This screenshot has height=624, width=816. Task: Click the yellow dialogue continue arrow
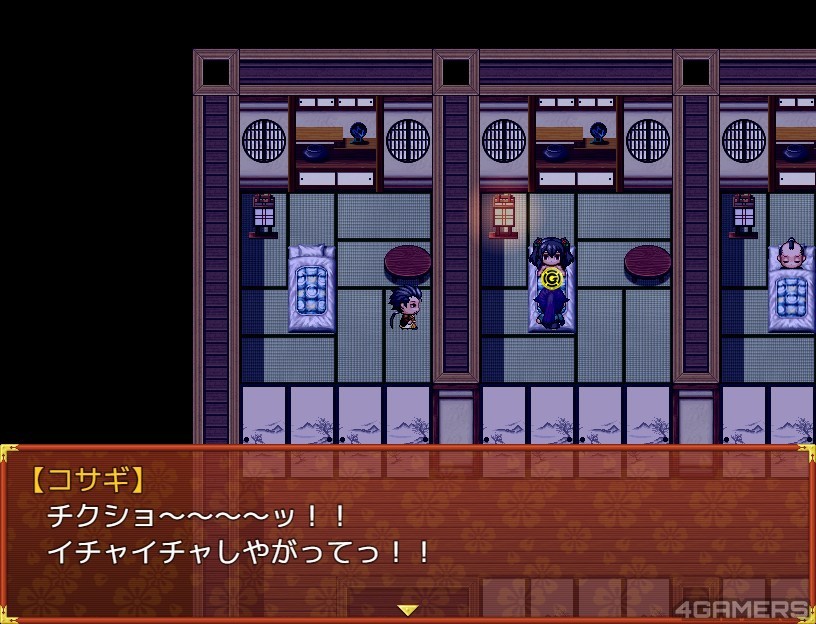coord(407,609)
